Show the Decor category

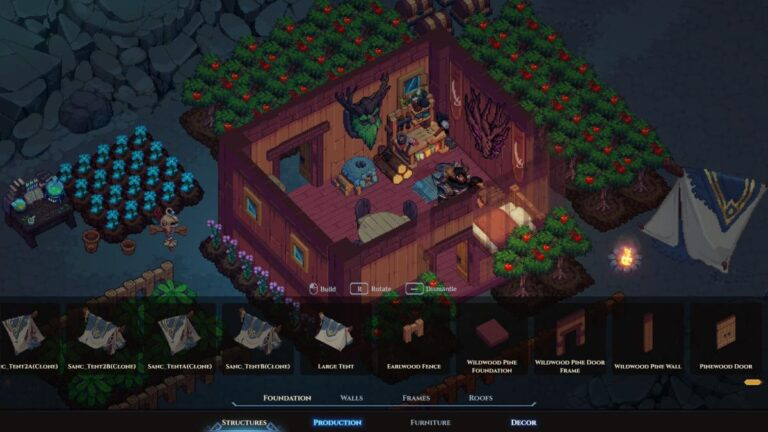[523, 423]
